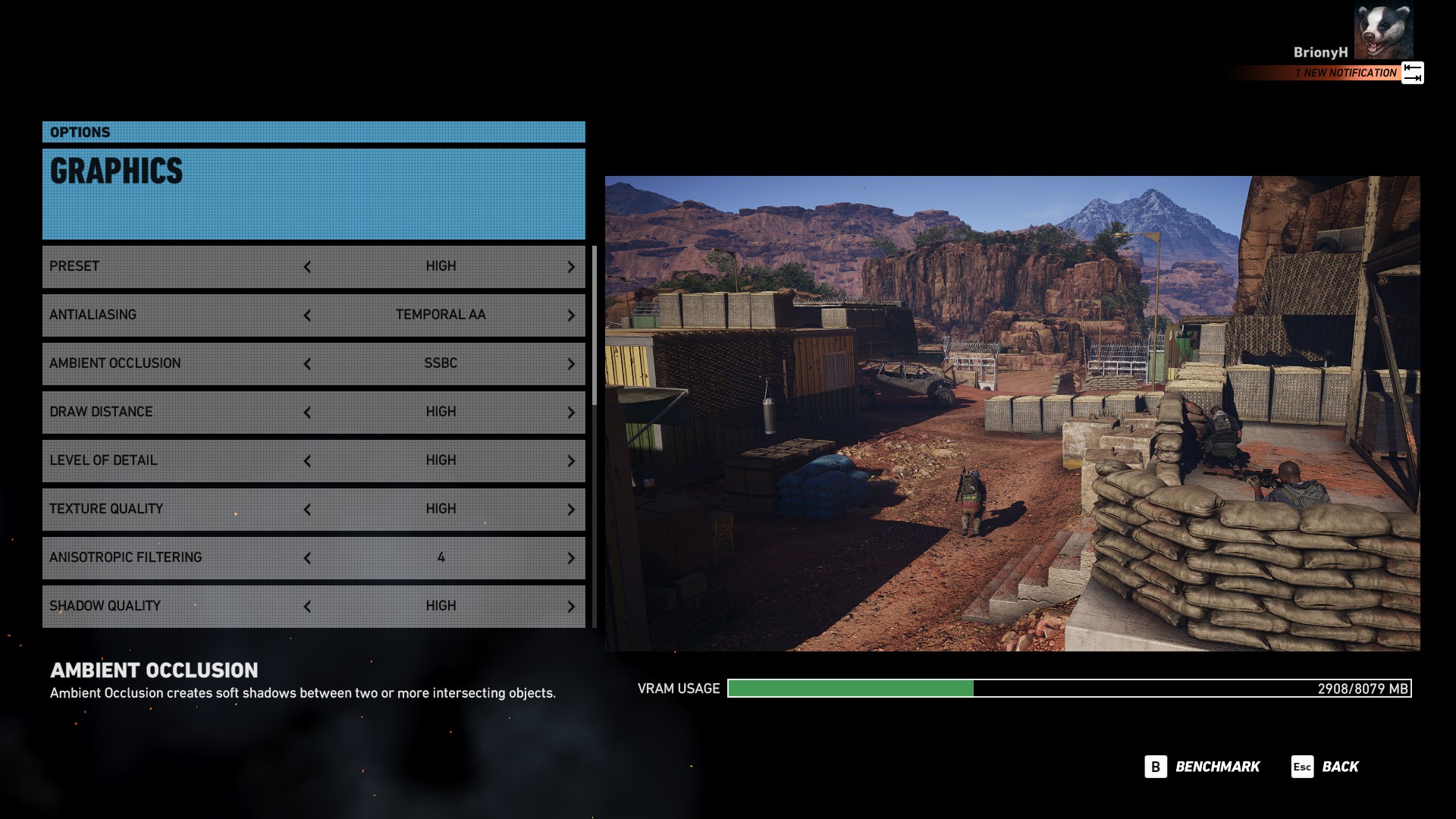Increase Shadow Quality with the right arrow
This screenshot has height=819, width=1456.
coord(571,607)
